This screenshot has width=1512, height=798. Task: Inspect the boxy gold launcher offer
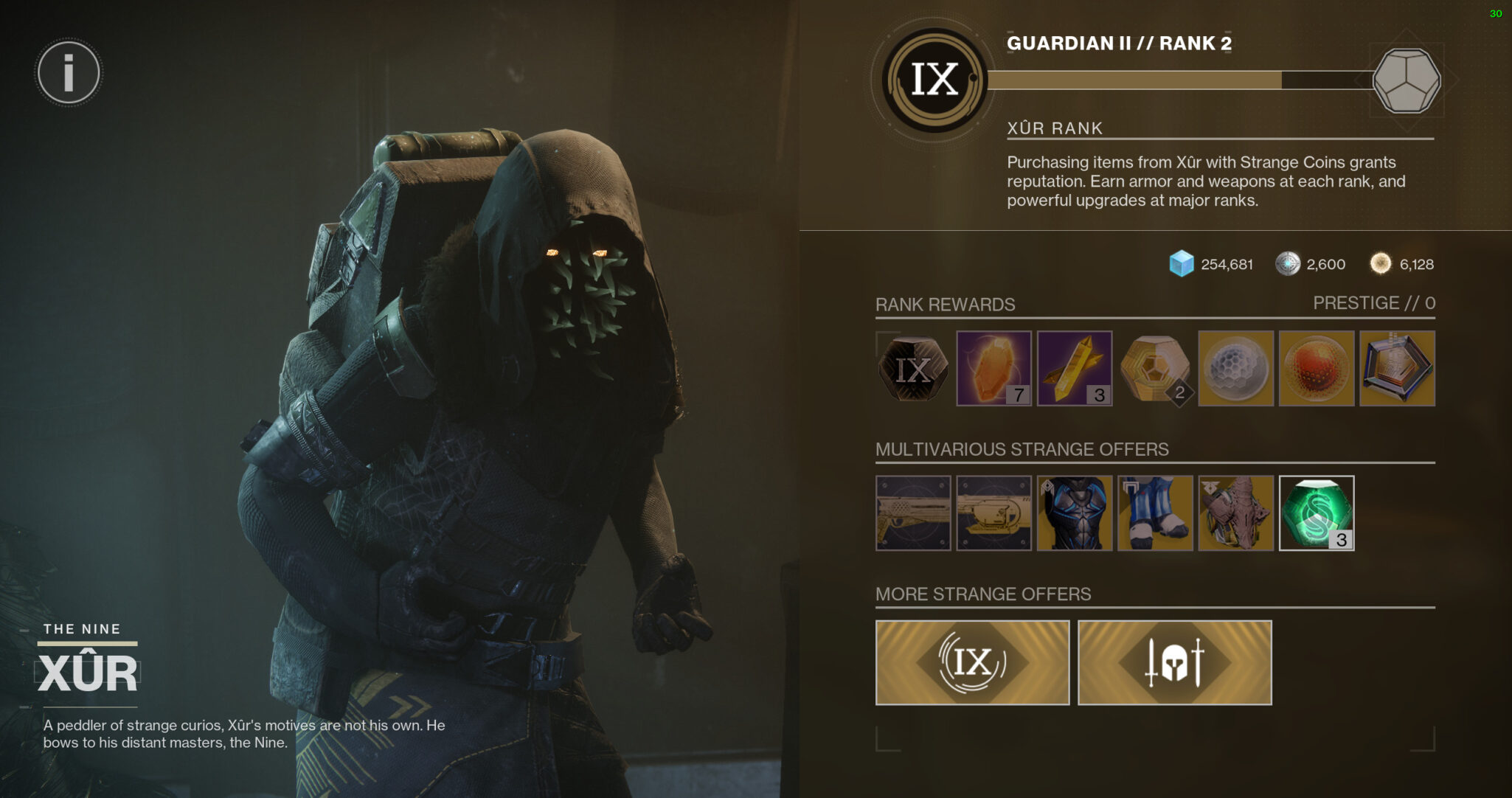993,513
